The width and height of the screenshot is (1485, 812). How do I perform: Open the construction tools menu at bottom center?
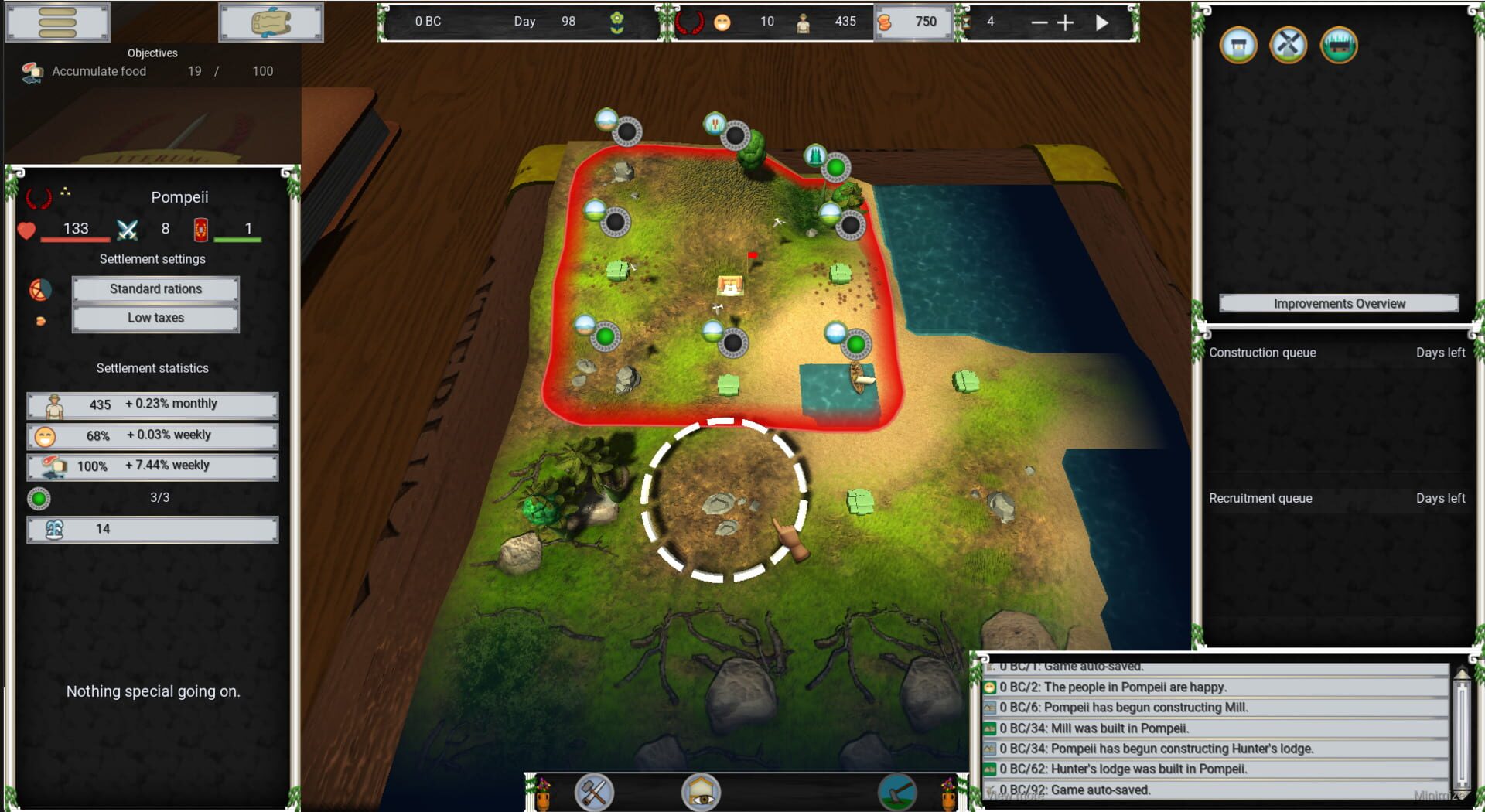coord(593,792)
